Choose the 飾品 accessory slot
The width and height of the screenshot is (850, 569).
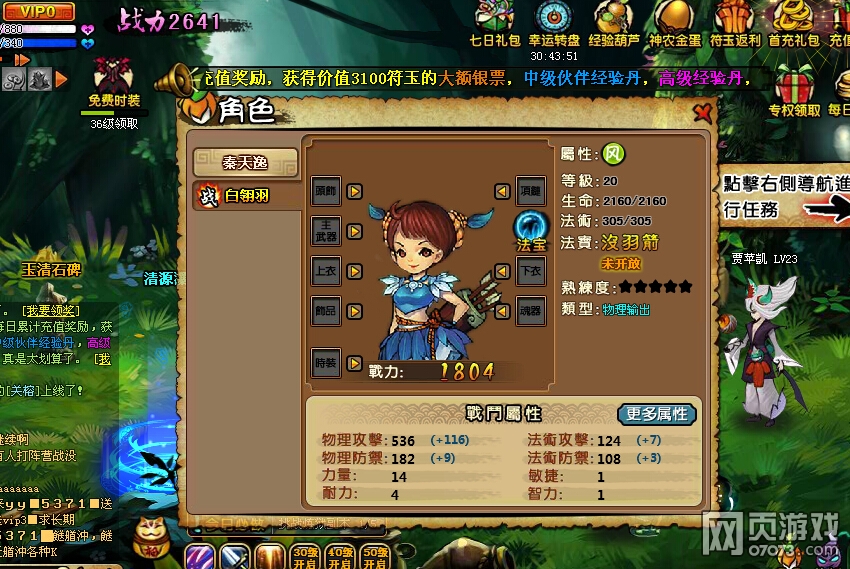click(327, 311)
